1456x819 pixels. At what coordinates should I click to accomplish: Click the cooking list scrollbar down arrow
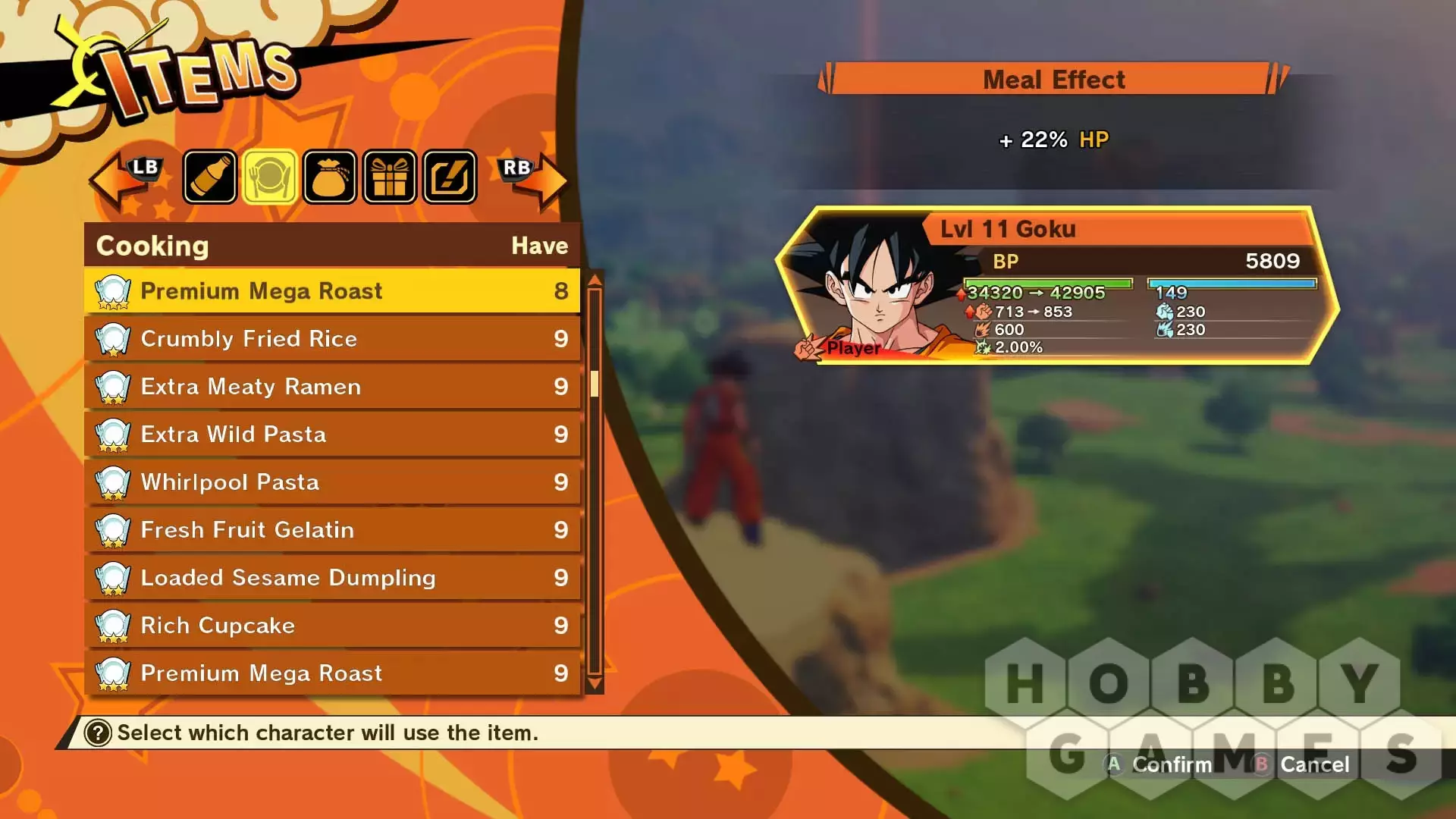(x=595, y=684)
